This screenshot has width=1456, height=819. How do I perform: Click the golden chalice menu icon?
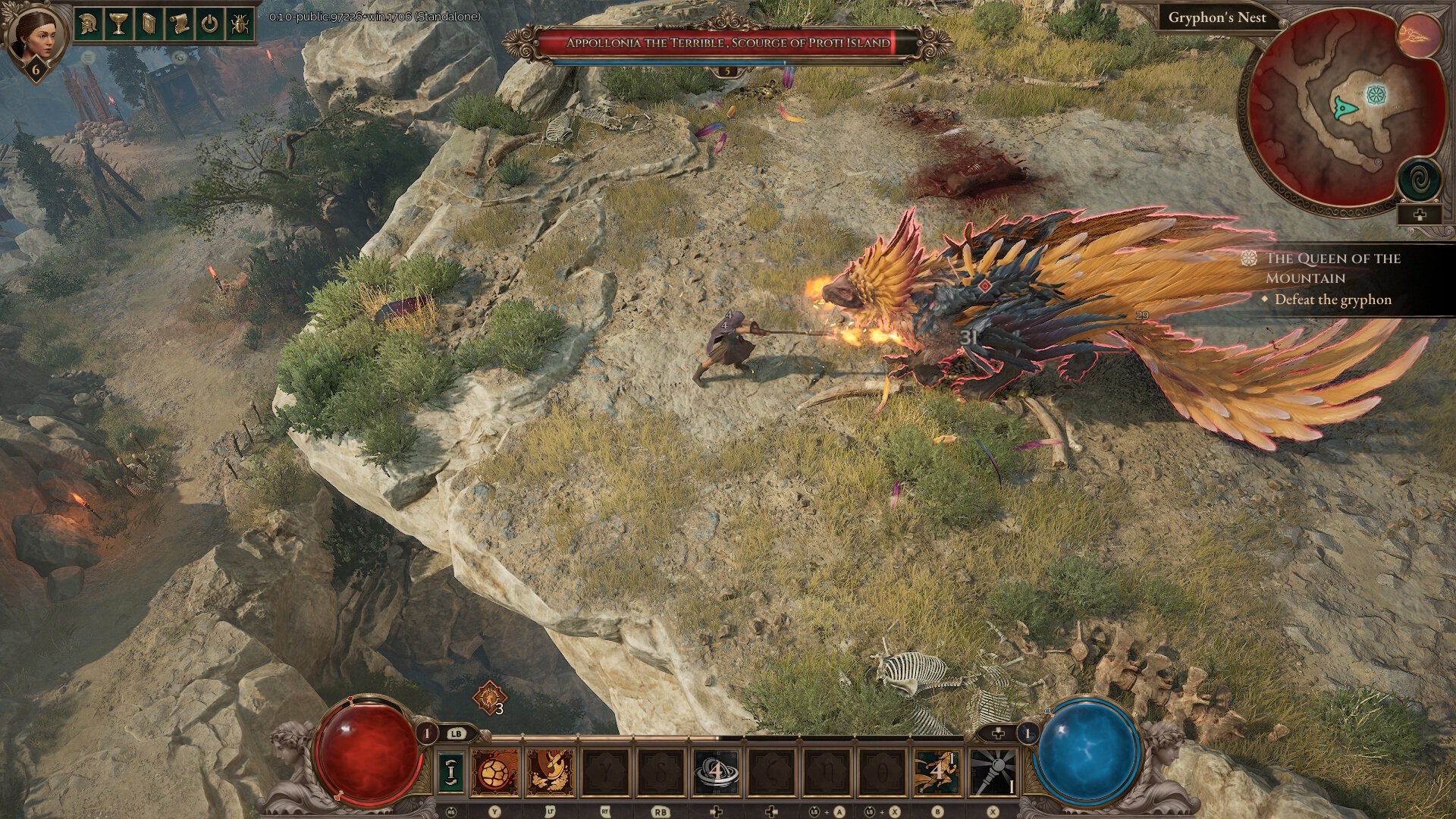pyautogui.click(x=118, y=24)
